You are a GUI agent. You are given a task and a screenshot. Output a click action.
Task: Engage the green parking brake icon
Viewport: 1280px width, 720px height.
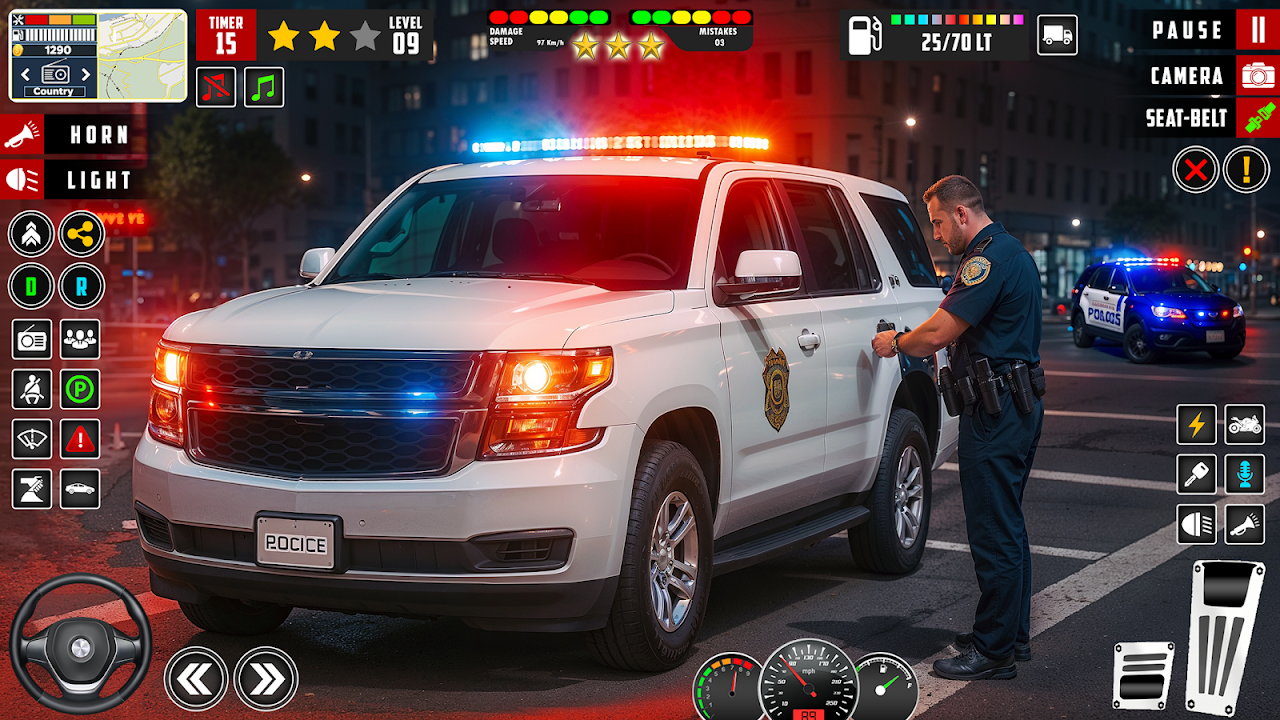(x=80, y=389)
